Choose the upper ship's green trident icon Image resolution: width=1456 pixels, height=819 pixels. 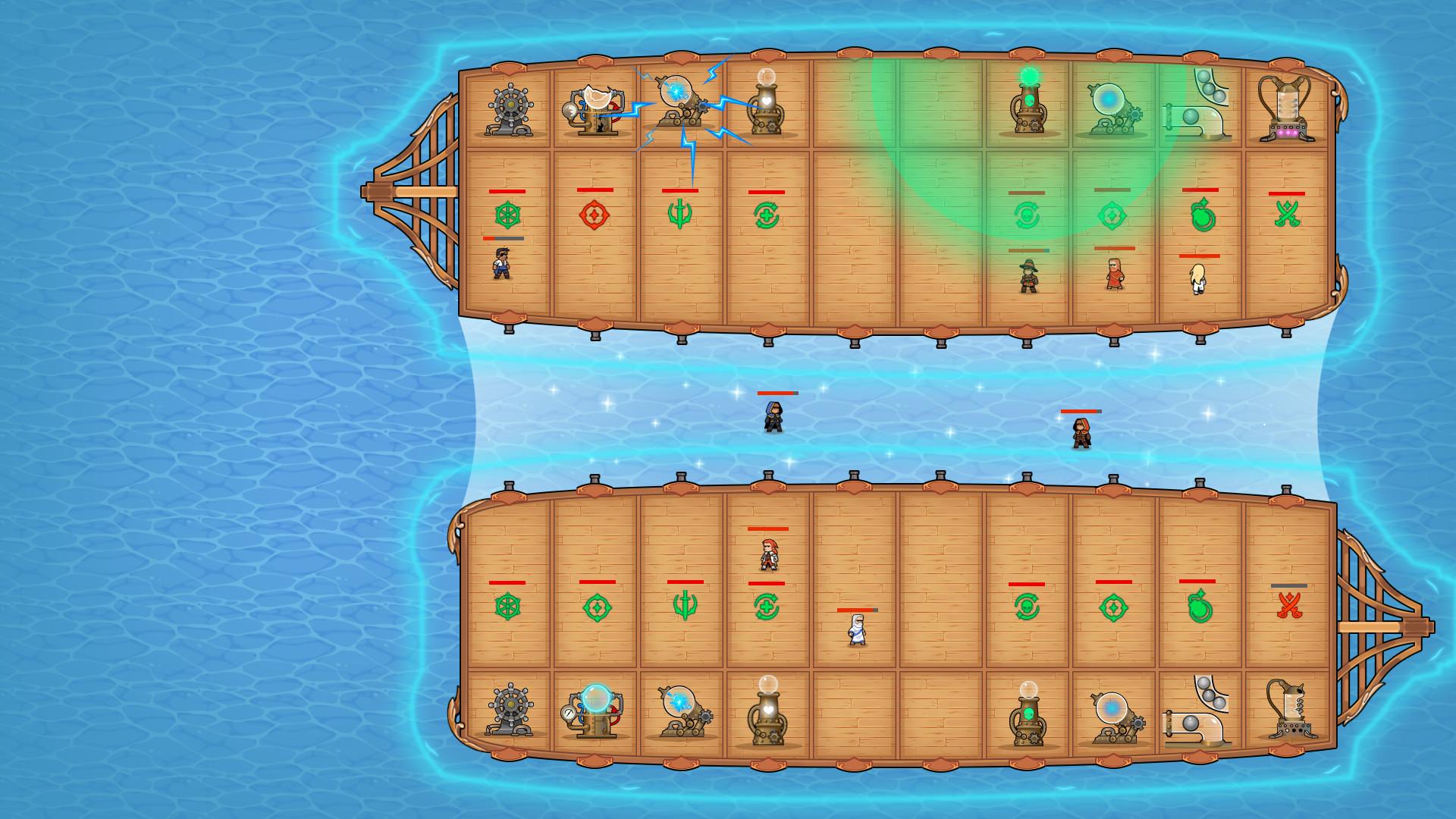click(680, 214)
